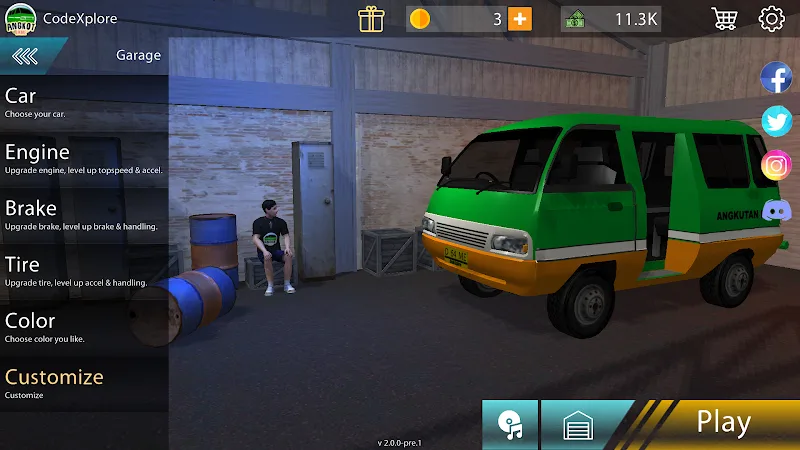
Task: Select the Brake upgrade option
Action: (x=60, y=214)
